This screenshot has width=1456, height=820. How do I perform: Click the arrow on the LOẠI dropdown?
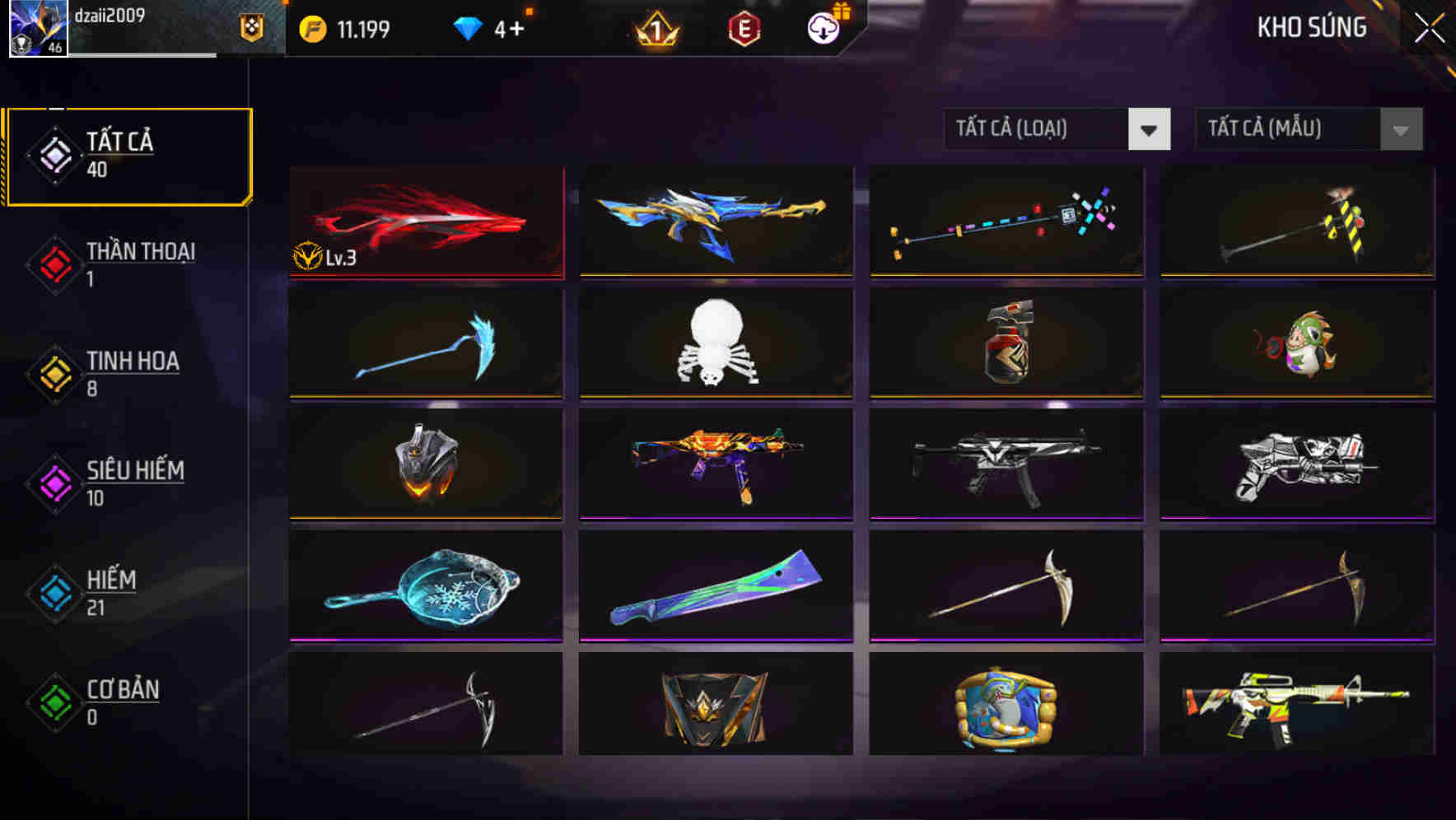1150,129
